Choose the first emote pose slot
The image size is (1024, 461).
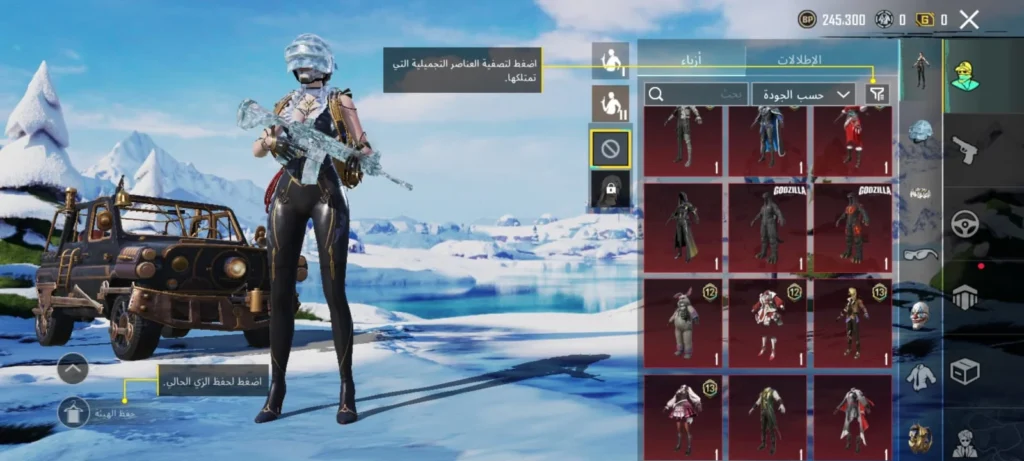(610, 60)
